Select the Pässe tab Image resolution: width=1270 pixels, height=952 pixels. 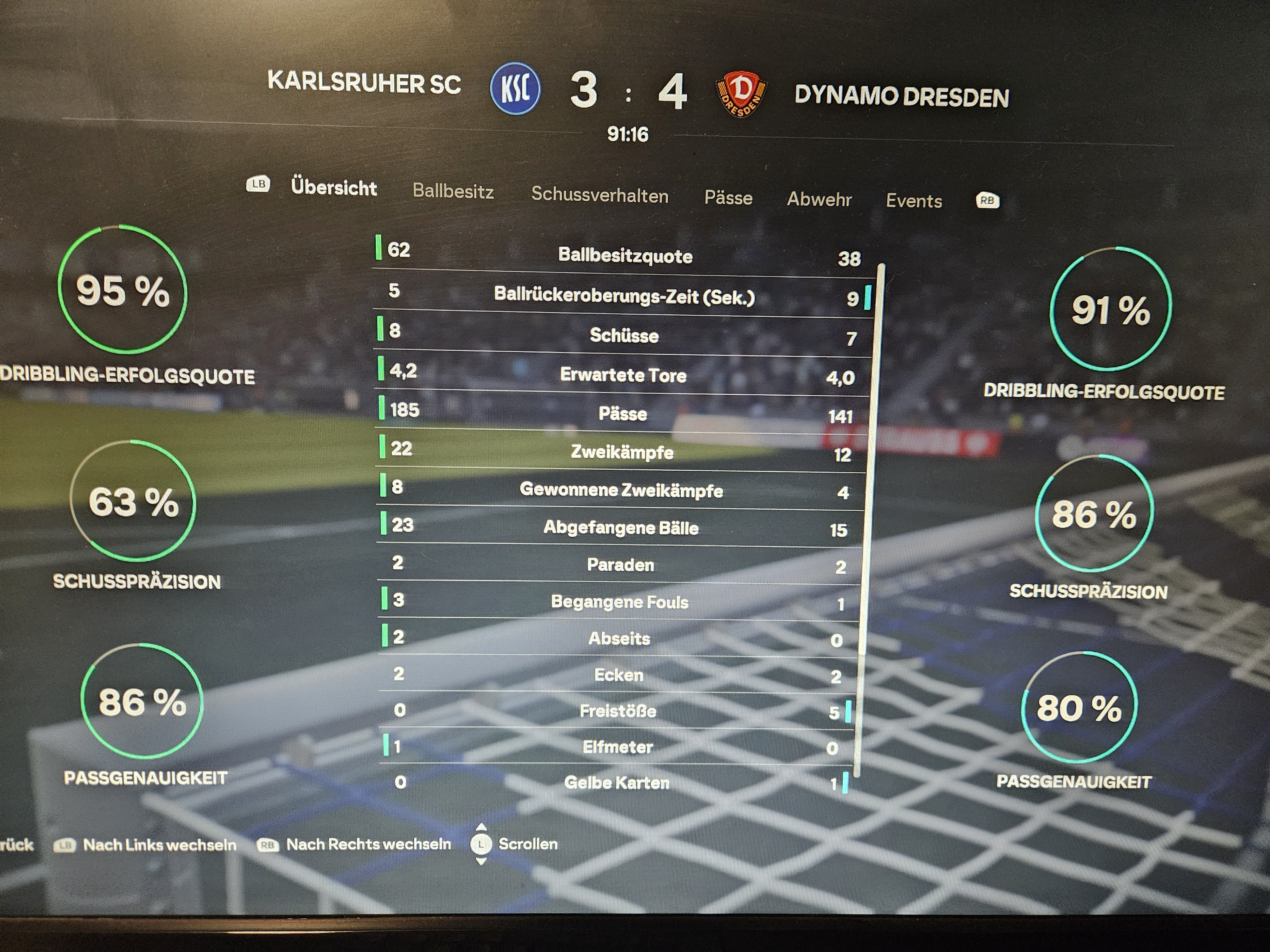click(728, 198)
